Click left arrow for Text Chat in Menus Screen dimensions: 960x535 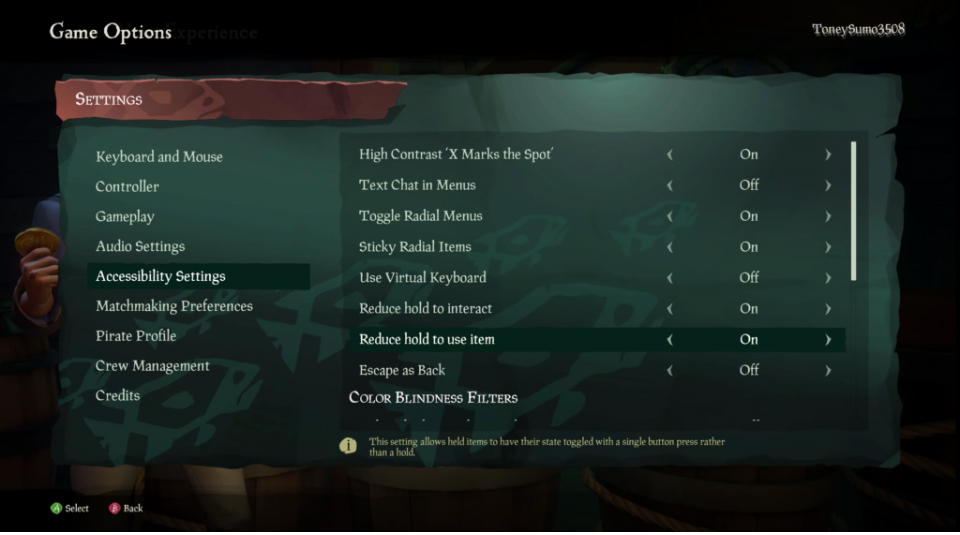point(669,186)
